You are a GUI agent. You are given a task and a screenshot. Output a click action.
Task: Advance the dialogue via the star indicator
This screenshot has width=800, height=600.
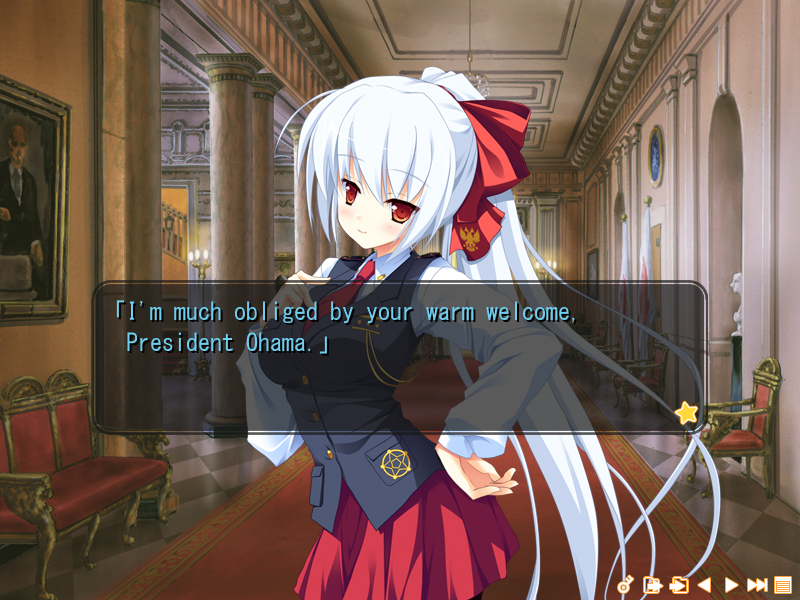(x=686, y=412)
